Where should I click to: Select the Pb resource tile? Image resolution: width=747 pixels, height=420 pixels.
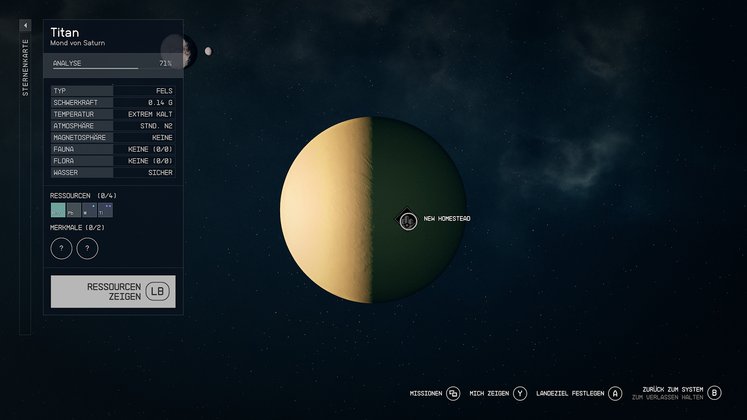pyautogui.click(x=73, y=211)
